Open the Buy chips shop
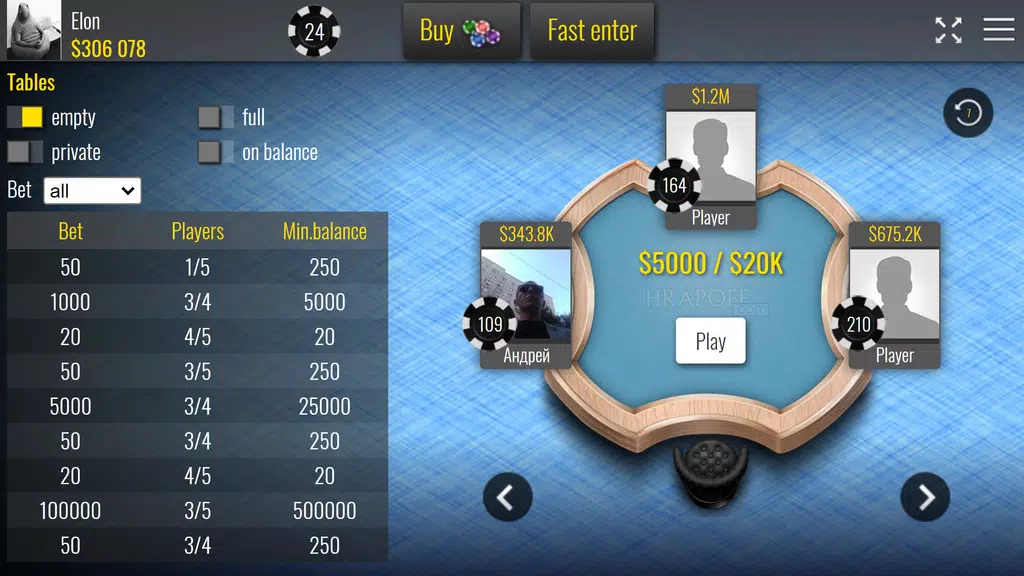 [x=461, y=31]
